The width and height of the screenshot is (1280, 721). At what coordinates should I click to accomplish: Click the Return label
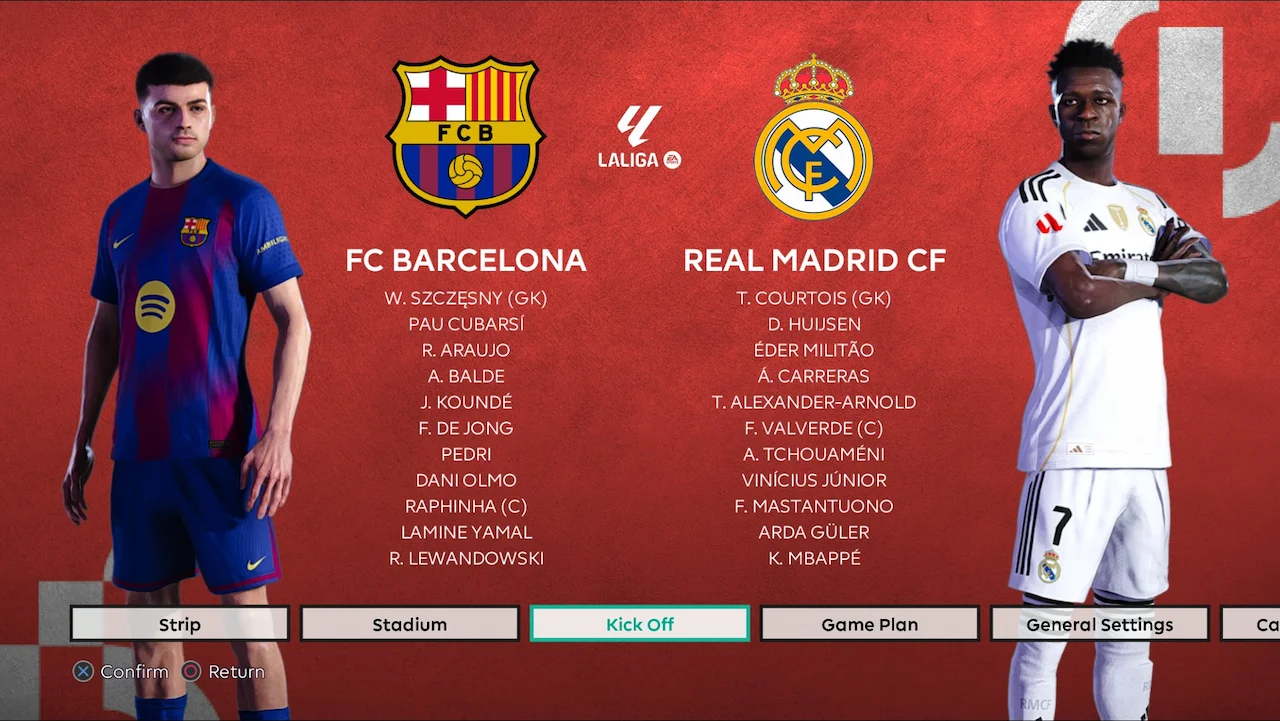237,671
